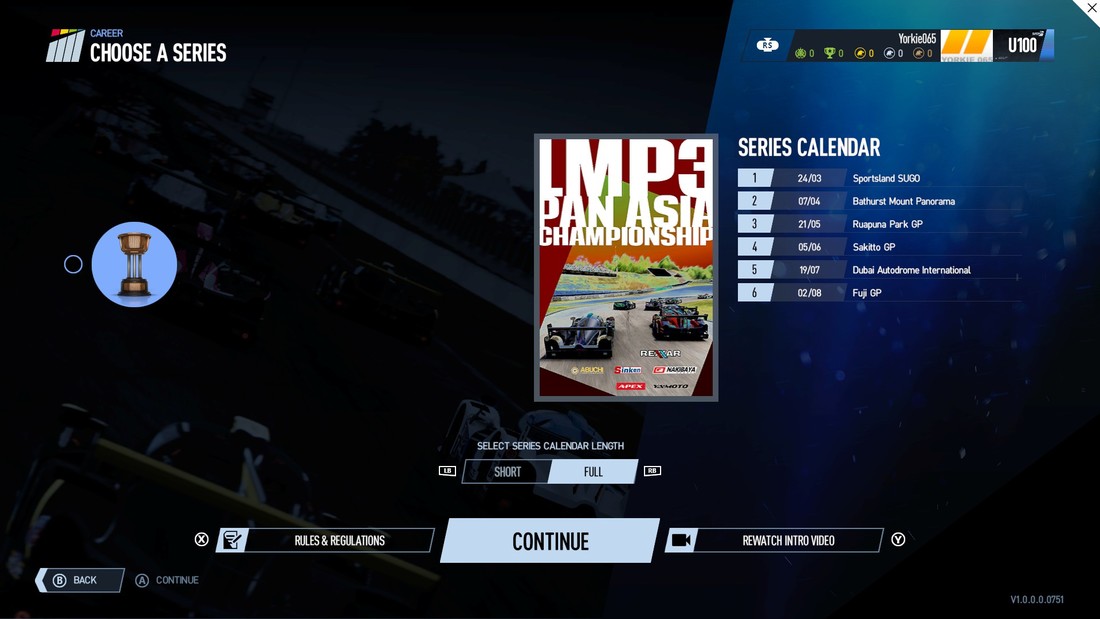Choose the Ruapuna Park GP round
Image resolution: width=1100 pixels, height=619 pixels.
point(880,224)
